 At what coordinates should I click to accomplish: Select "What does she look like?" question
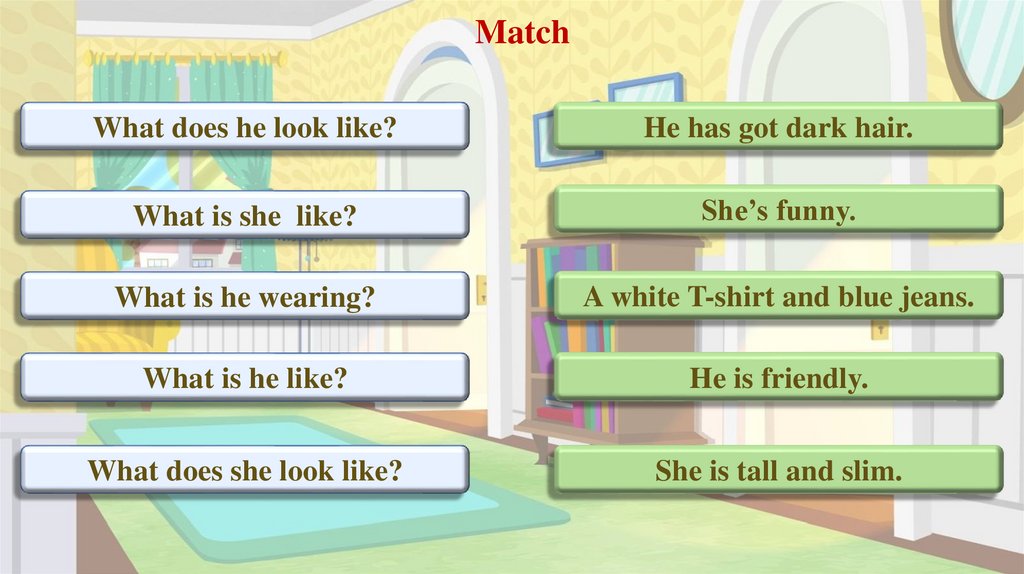[x=244, y=470]
